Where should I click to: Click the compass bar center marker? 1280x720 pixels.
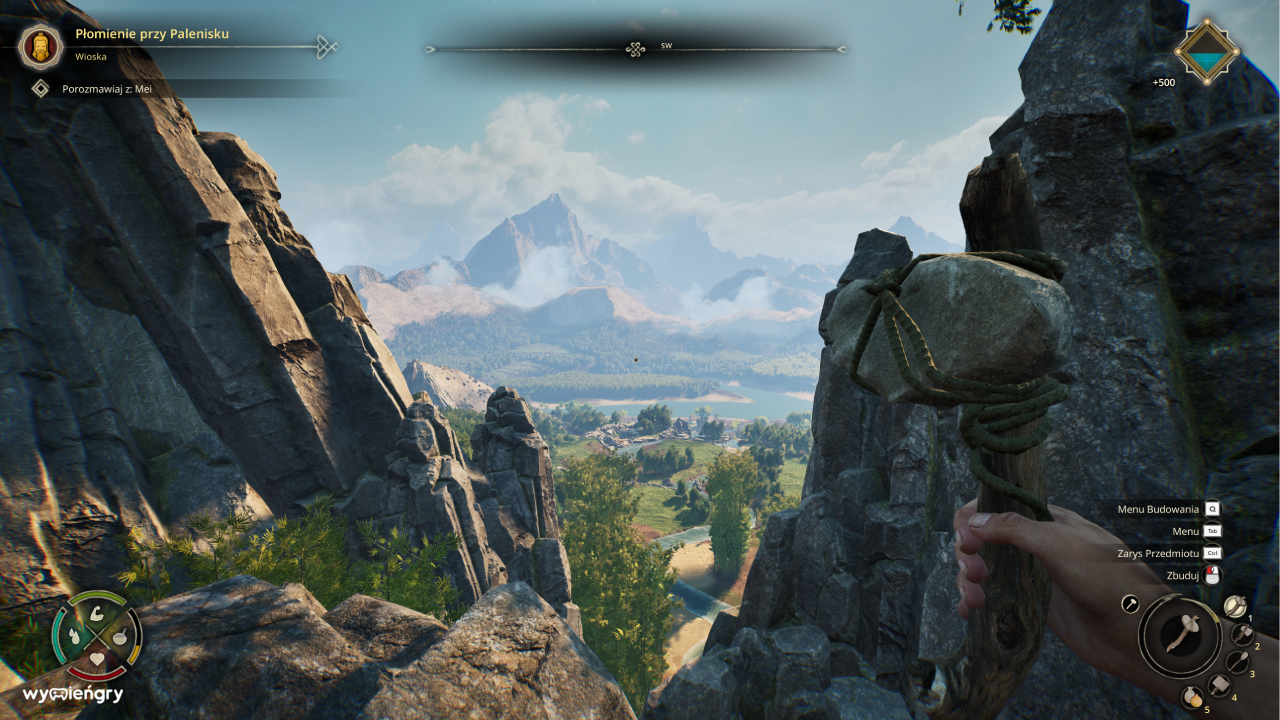pos(635,49)
